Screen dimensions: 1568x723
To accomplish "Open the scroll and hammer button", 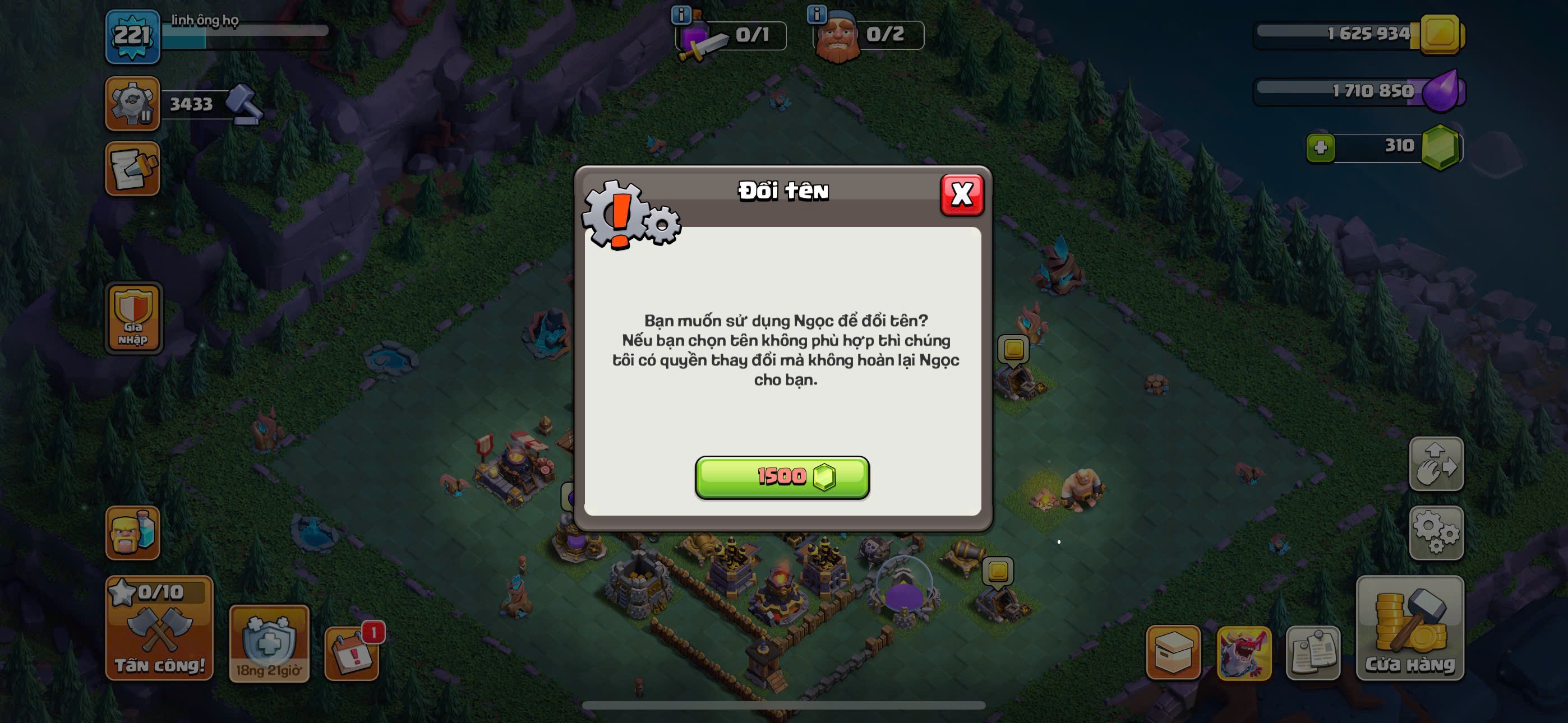I will click(132, 169).
